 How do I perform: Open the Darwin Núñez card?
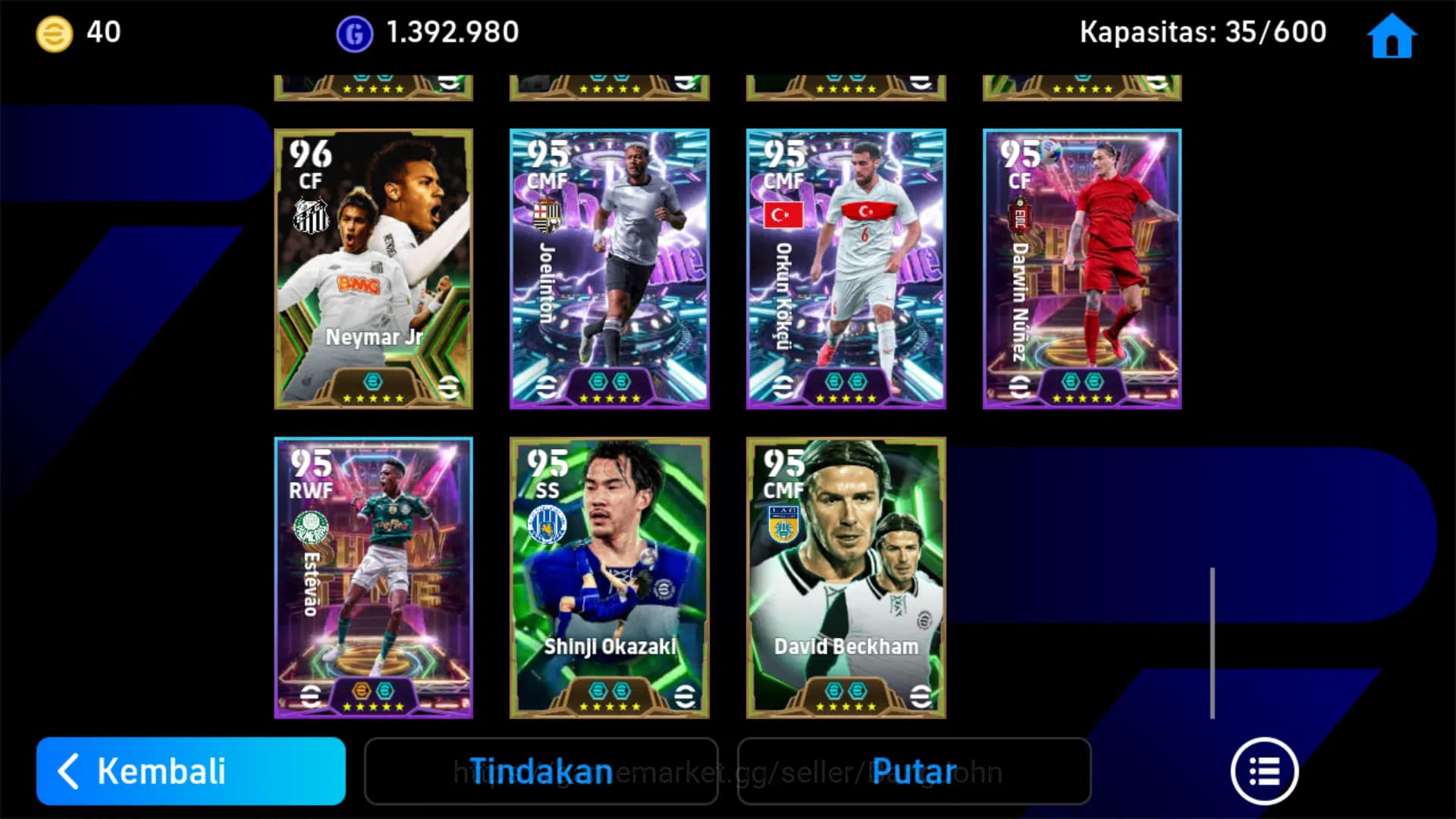pos(1082,269)
